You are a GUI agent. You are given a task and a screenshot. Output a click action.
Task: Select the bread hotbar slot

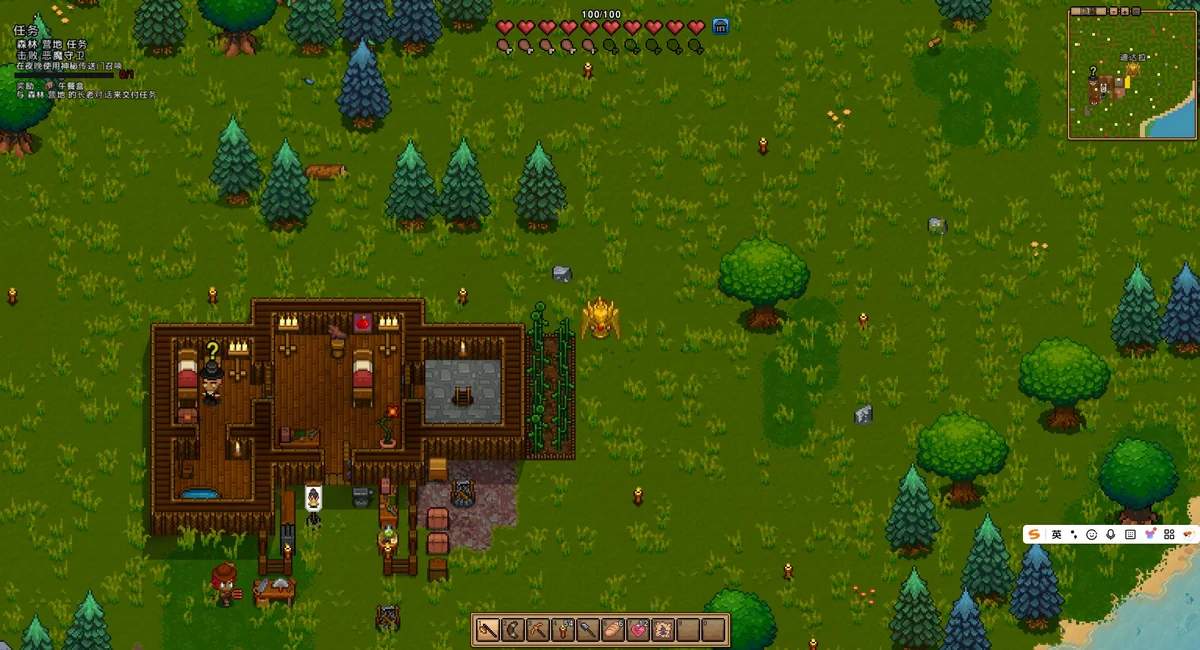613,630
